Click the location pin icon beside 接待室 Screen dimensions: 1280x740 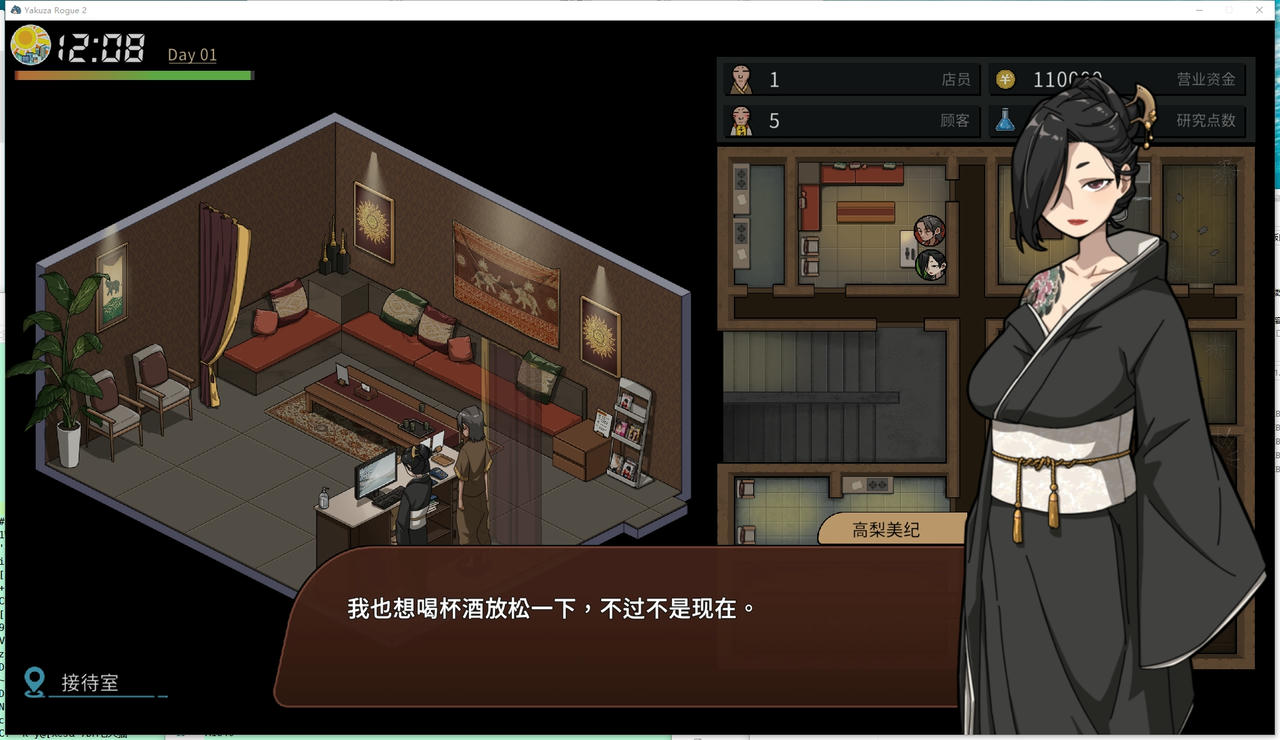coord(36,682)
